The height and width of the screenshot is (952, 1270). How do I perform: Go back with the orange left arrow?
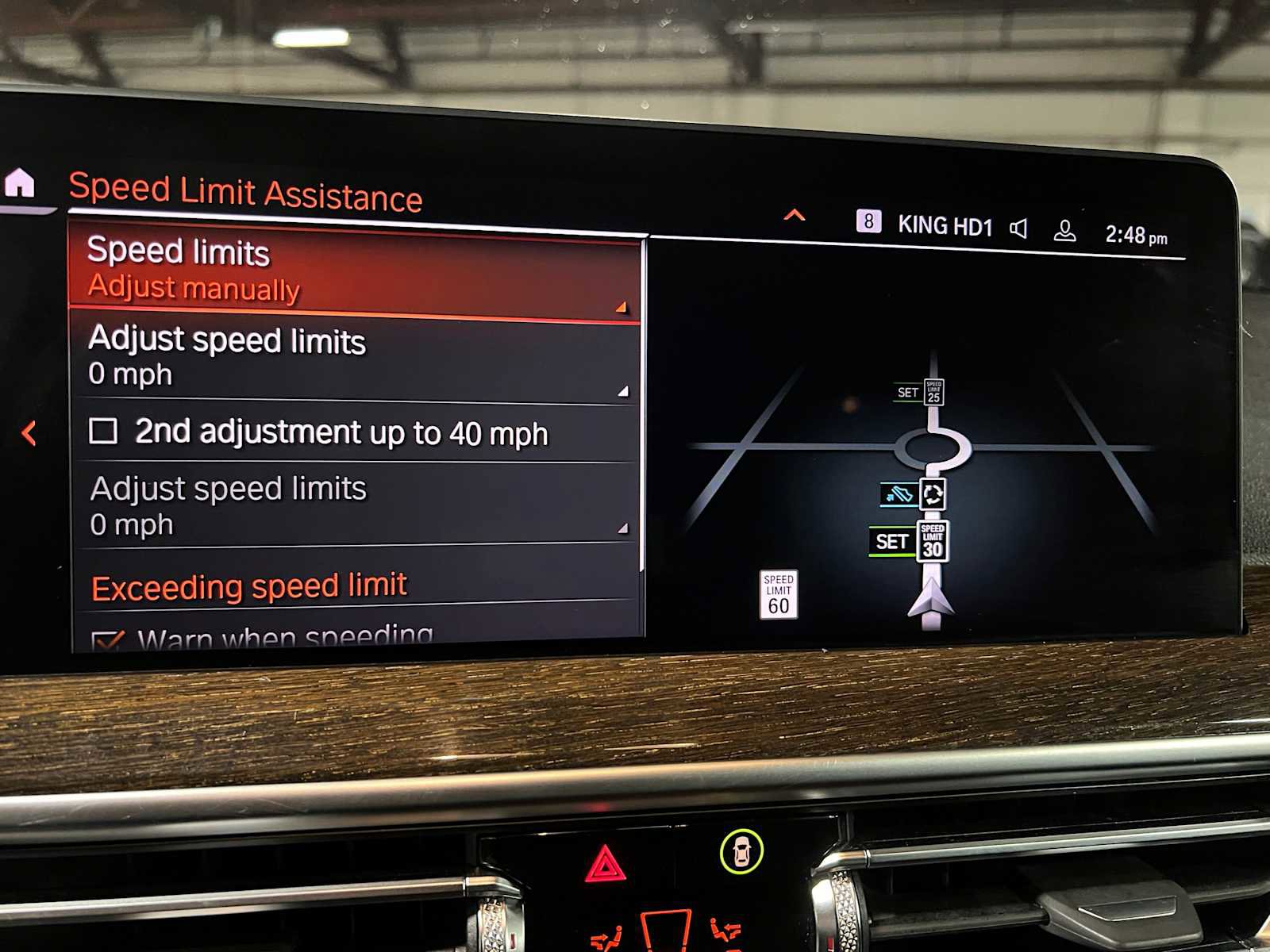tap(29, 433)
